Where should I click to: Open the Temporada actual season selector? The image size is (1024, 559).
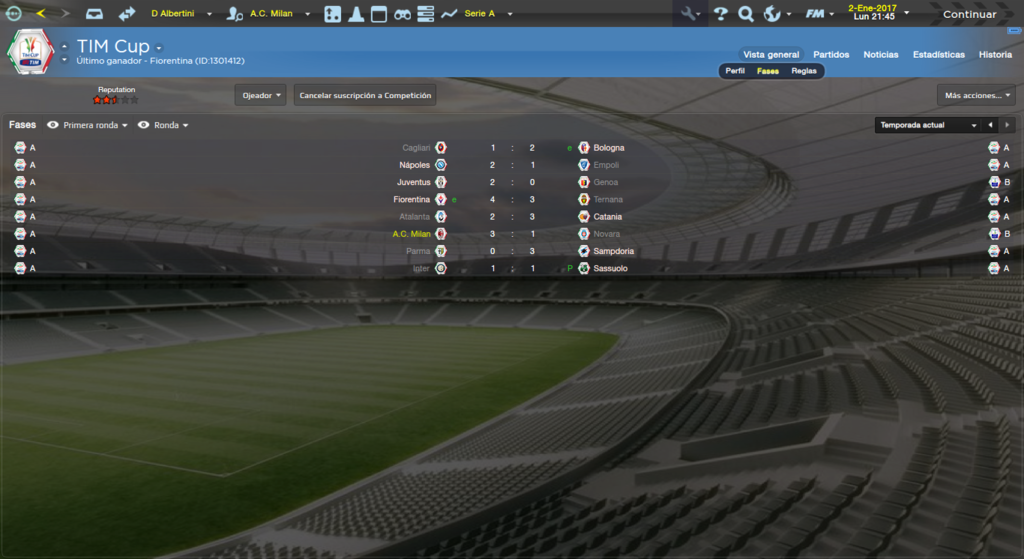coord(927,126)
